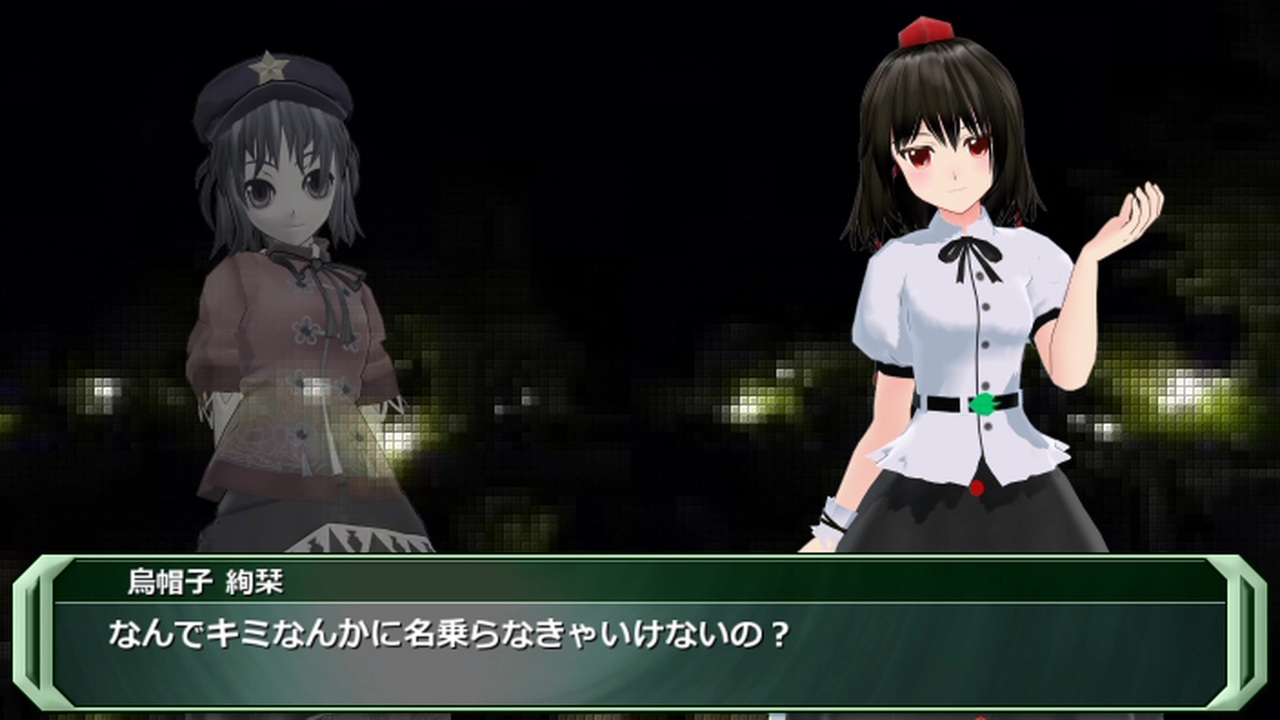
Task: Click the green gem clasp on the white blouse belt
Action: (x=983, y=403)
